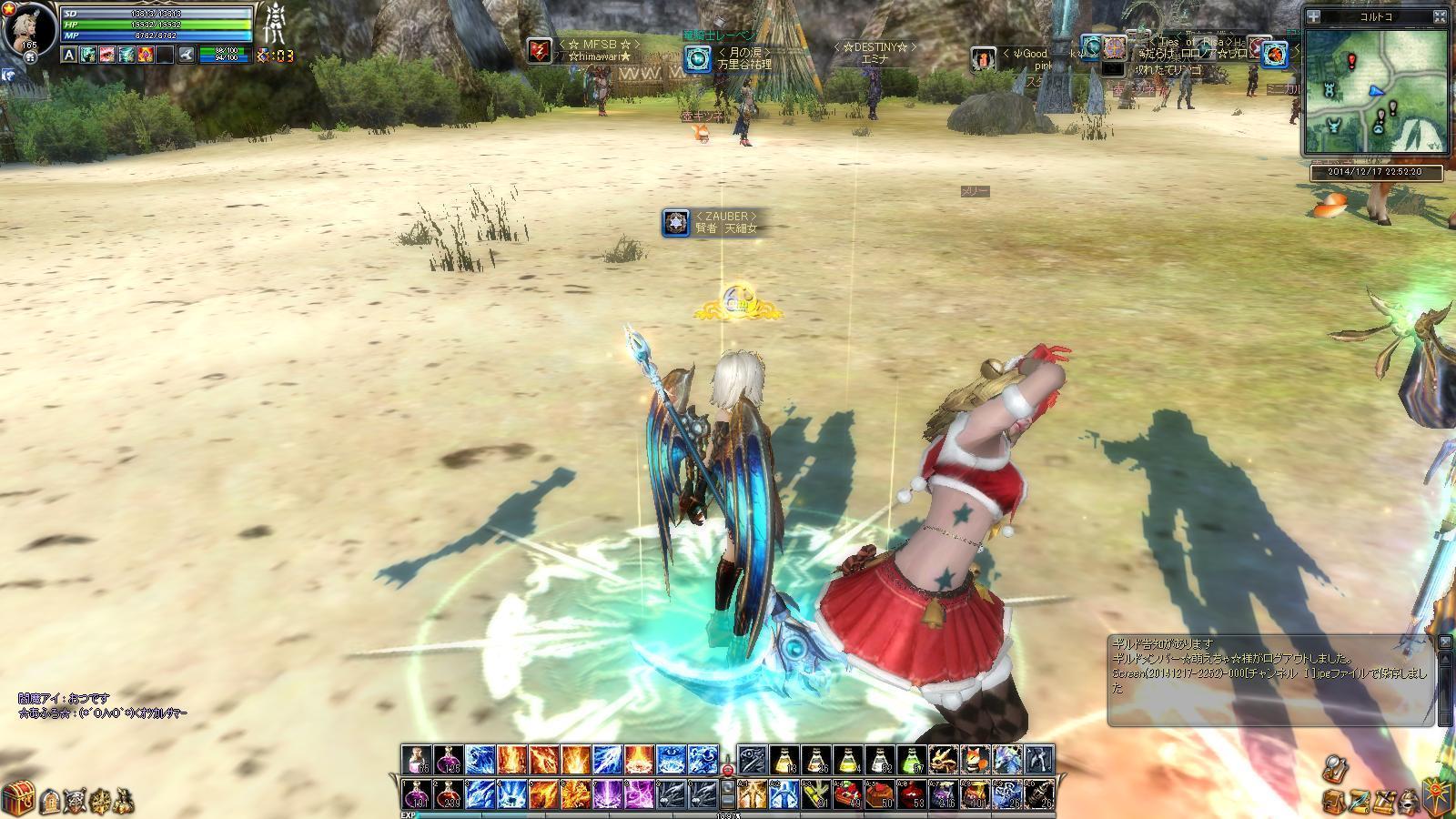Open the silver helmet character menu icon

pyautogui.click(x=1407, y=802)
